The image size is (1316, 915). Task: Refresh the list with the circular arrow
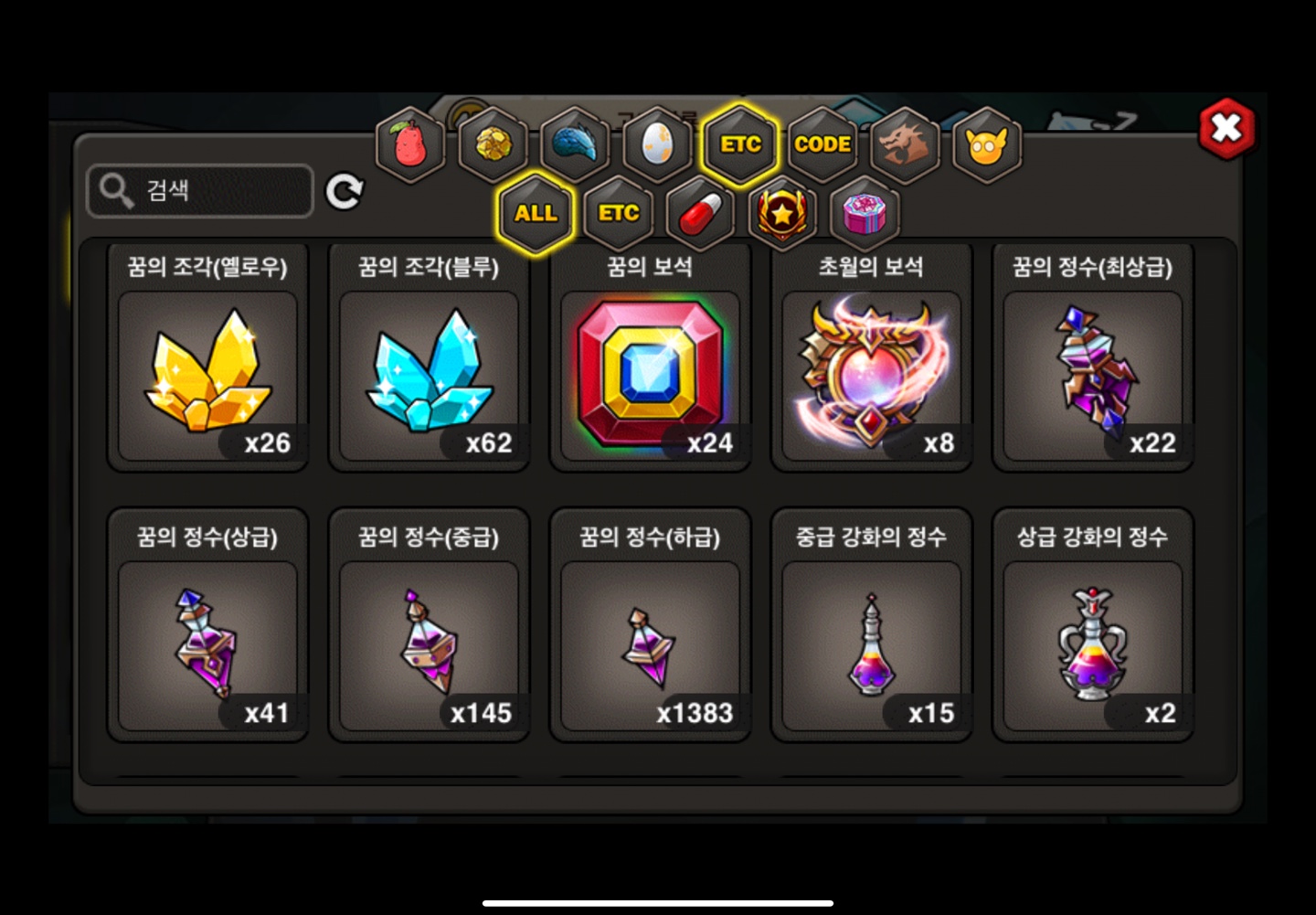point(345,191)
